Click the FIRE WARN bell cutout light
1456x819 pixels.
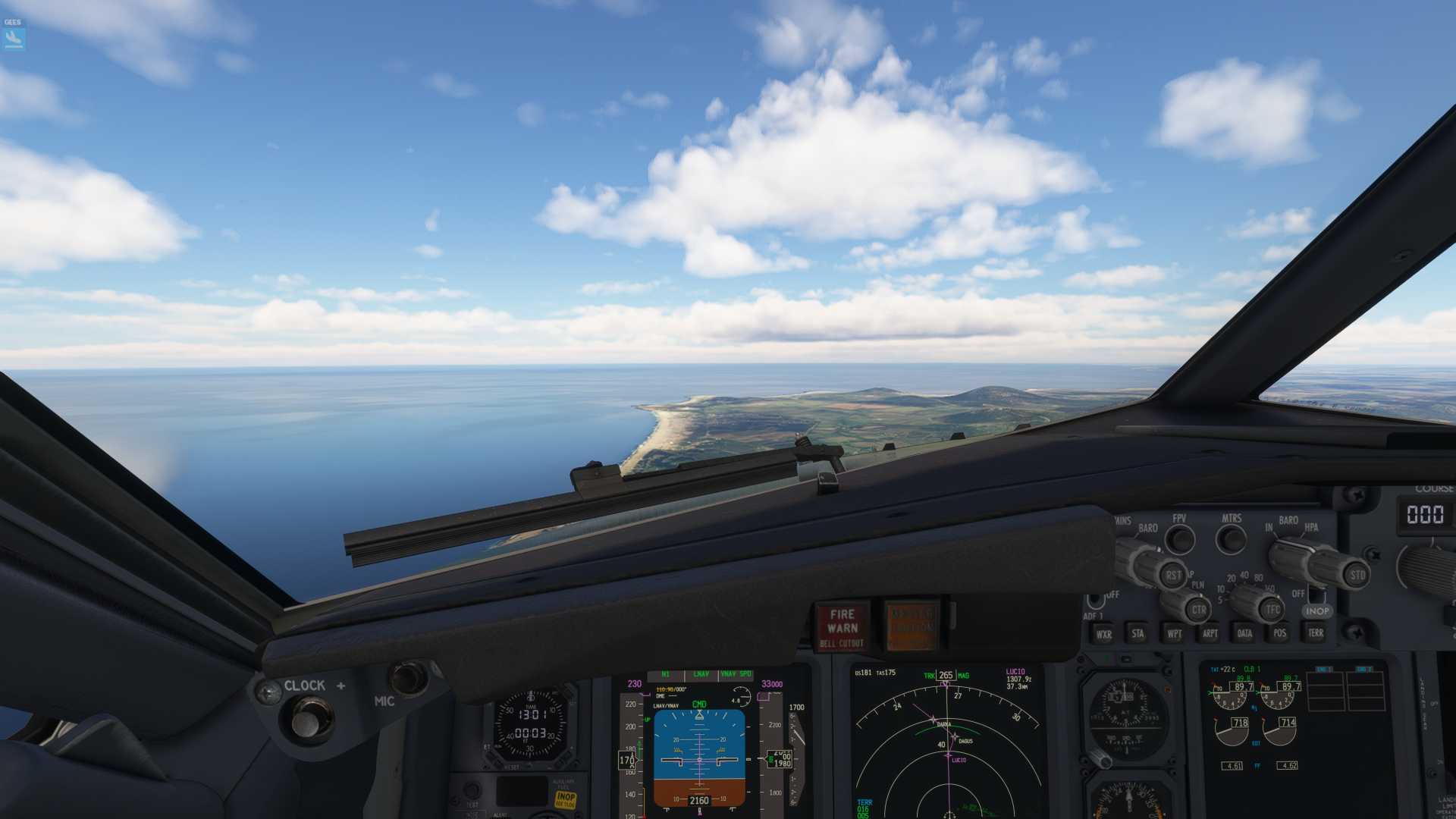[x=842, y=628]
